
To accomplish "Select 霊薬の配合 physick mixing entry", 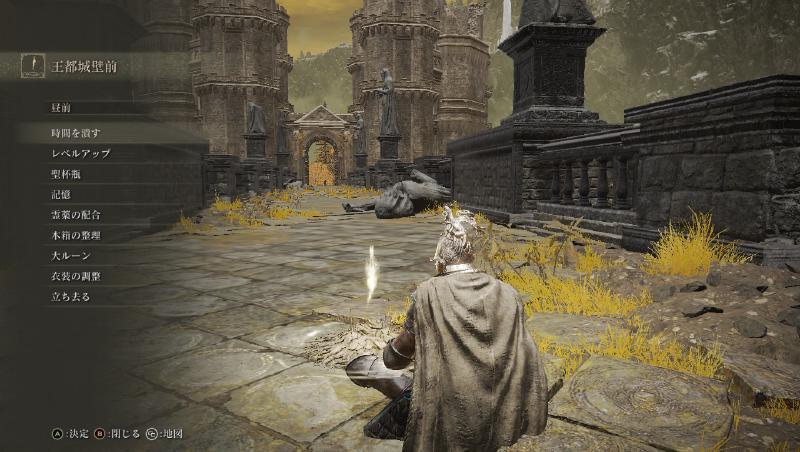I will click(x=76, y=215).
